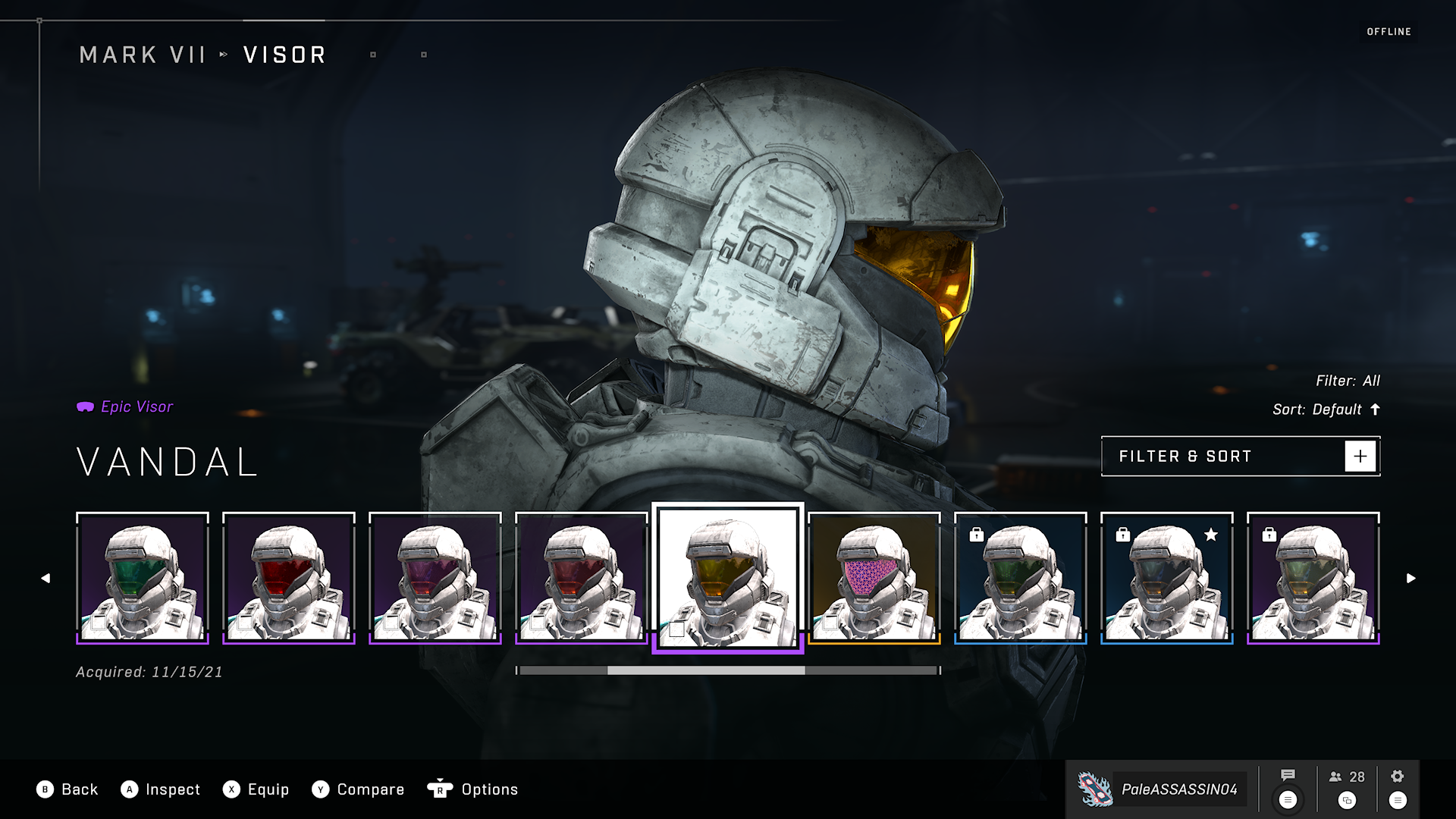
Task: Show more visors with the right arrow
Action: tap(1410, 579)
